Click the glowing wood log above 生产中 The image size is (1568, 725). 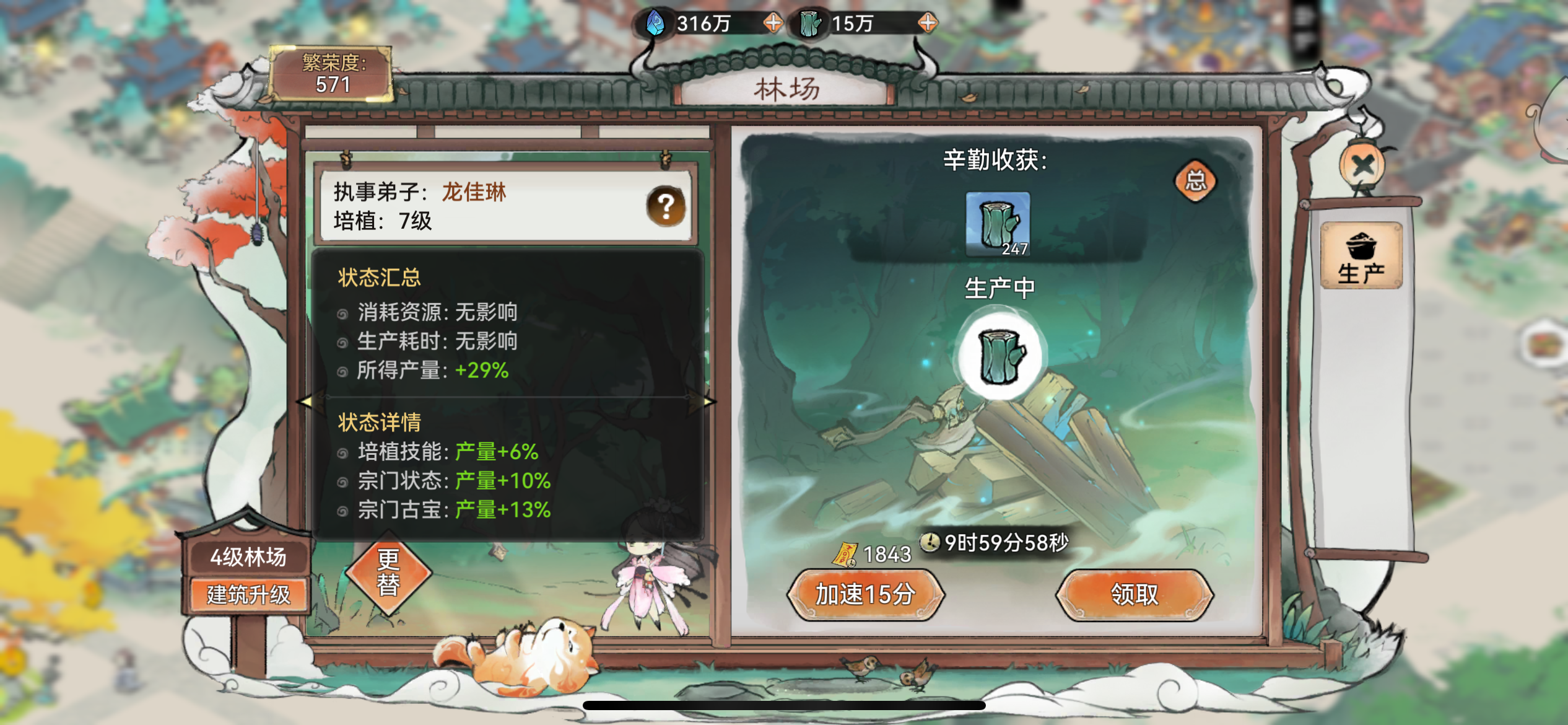coord(1001,354)
